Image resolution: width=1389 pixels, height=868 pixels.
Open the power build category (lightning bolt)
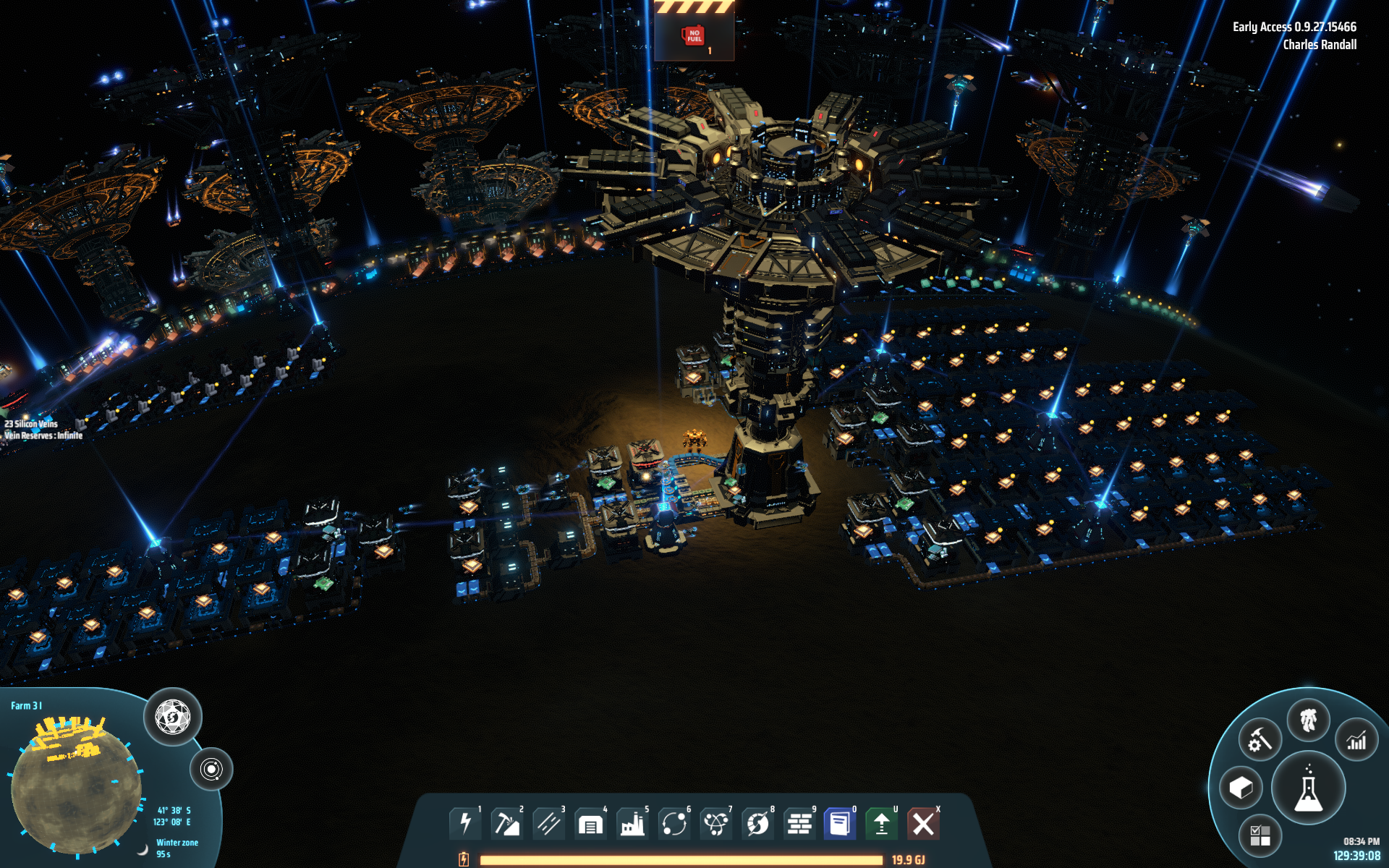pyautogui.click(x=465, y=824)
